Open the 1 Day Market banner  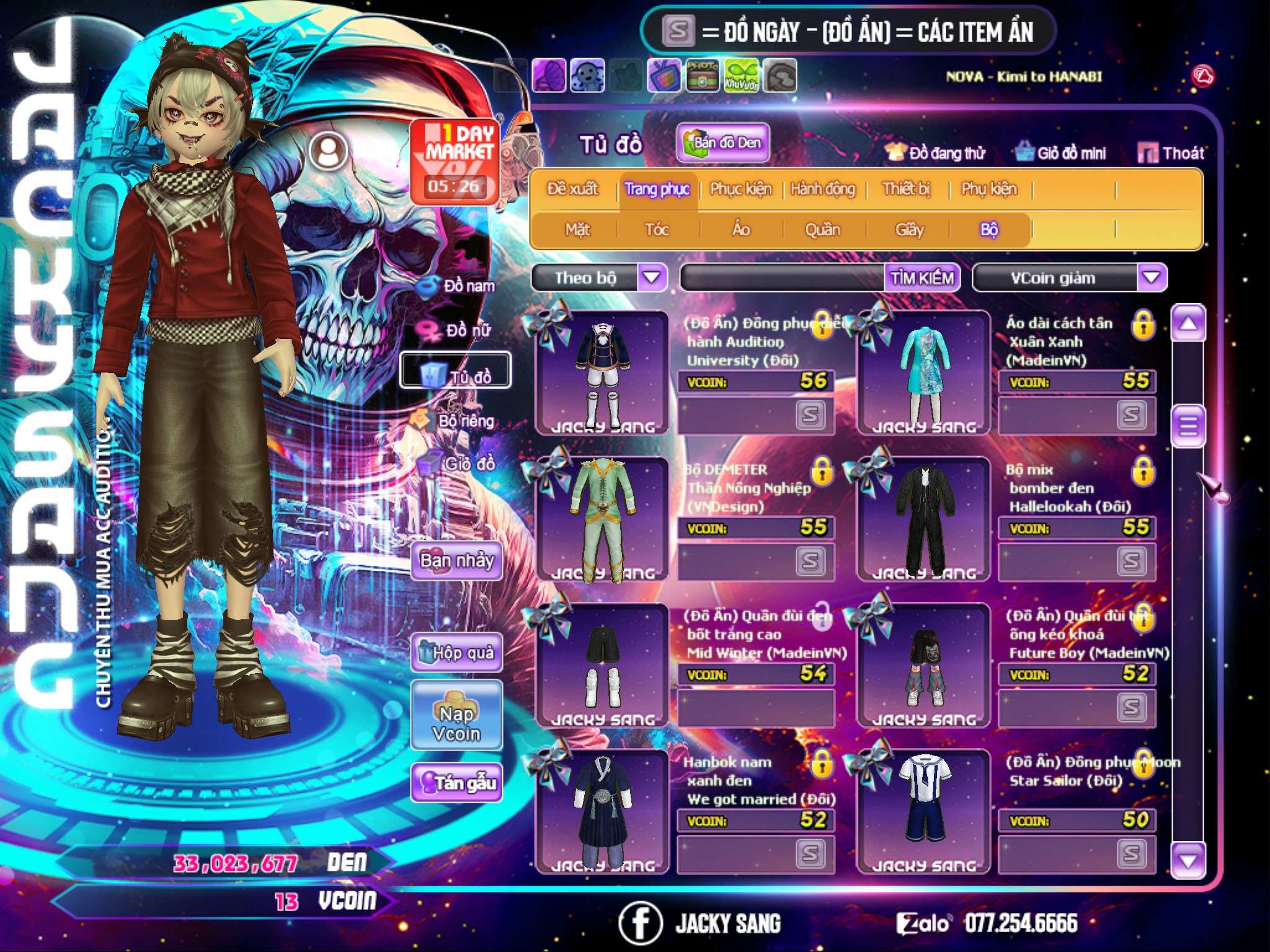coord(455,162)
